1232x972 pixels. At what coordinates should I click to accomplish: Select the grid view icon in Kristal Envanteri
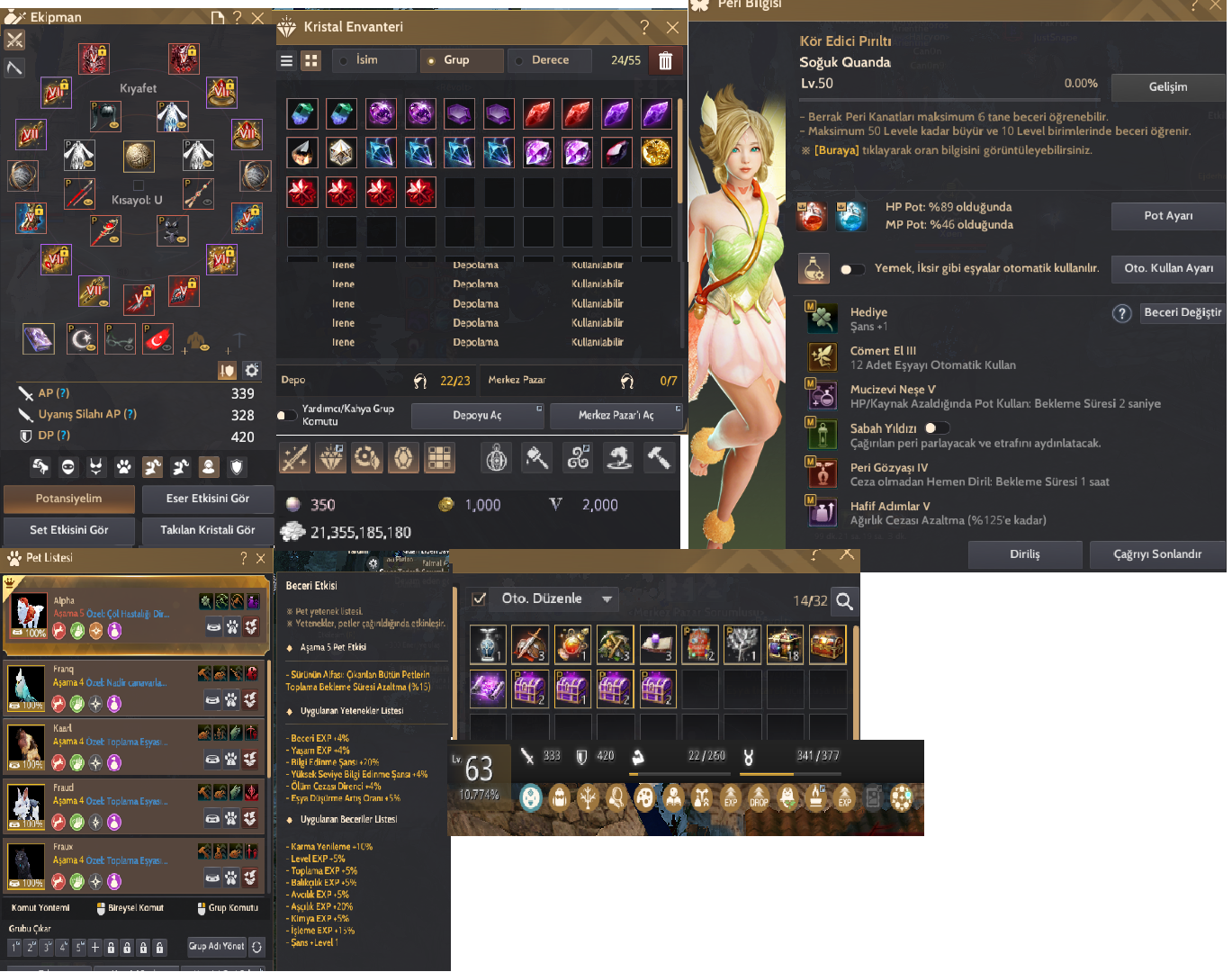[310, 59]
